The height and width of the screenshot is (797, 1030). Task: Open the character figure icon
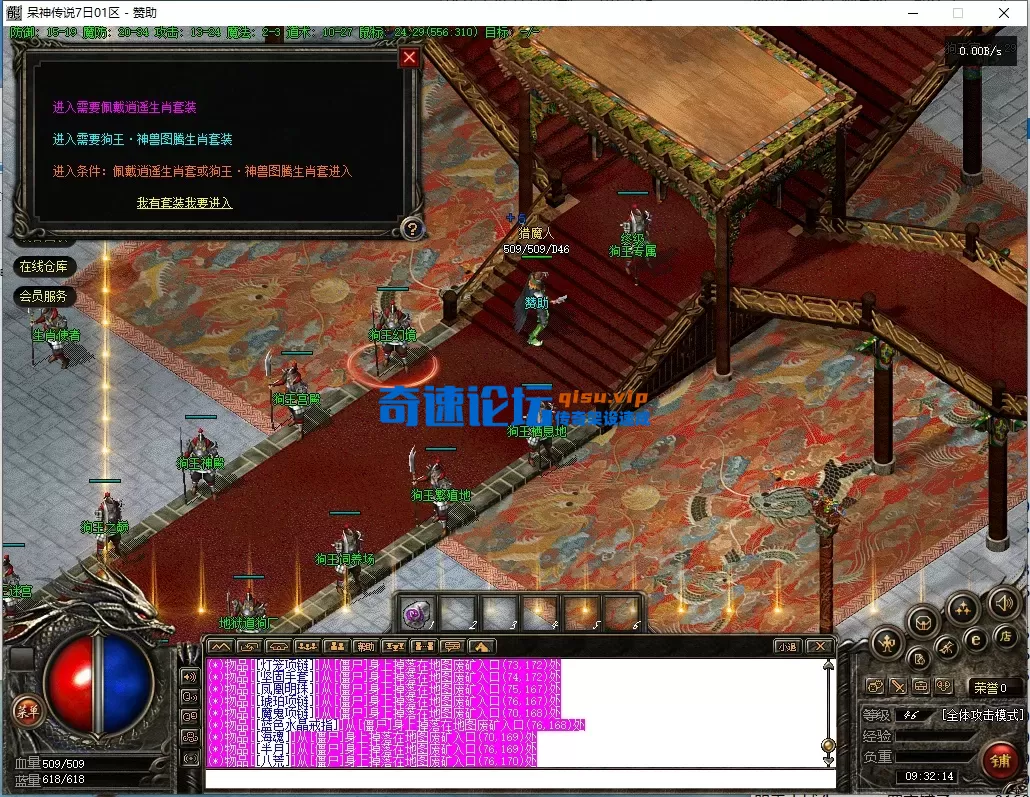[x=887, y=642]
